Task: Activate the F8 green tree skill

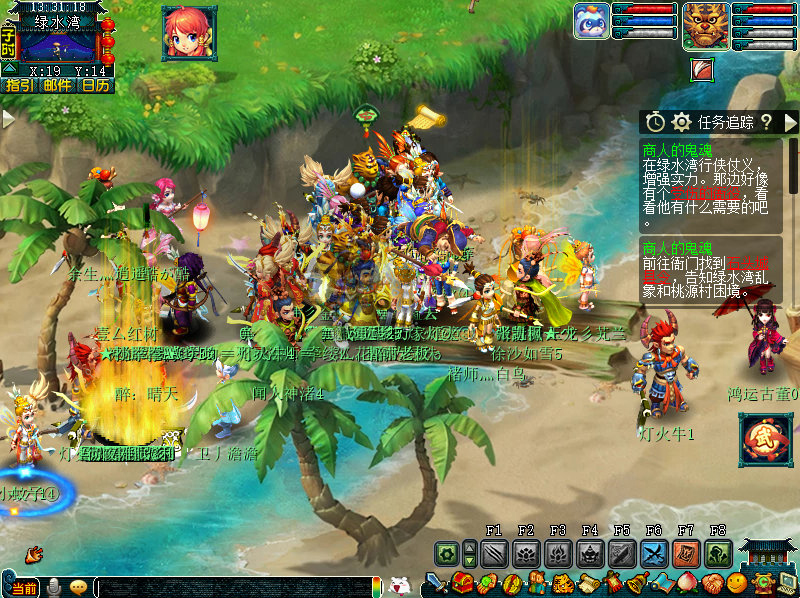Action: click(x=718, y=553)
